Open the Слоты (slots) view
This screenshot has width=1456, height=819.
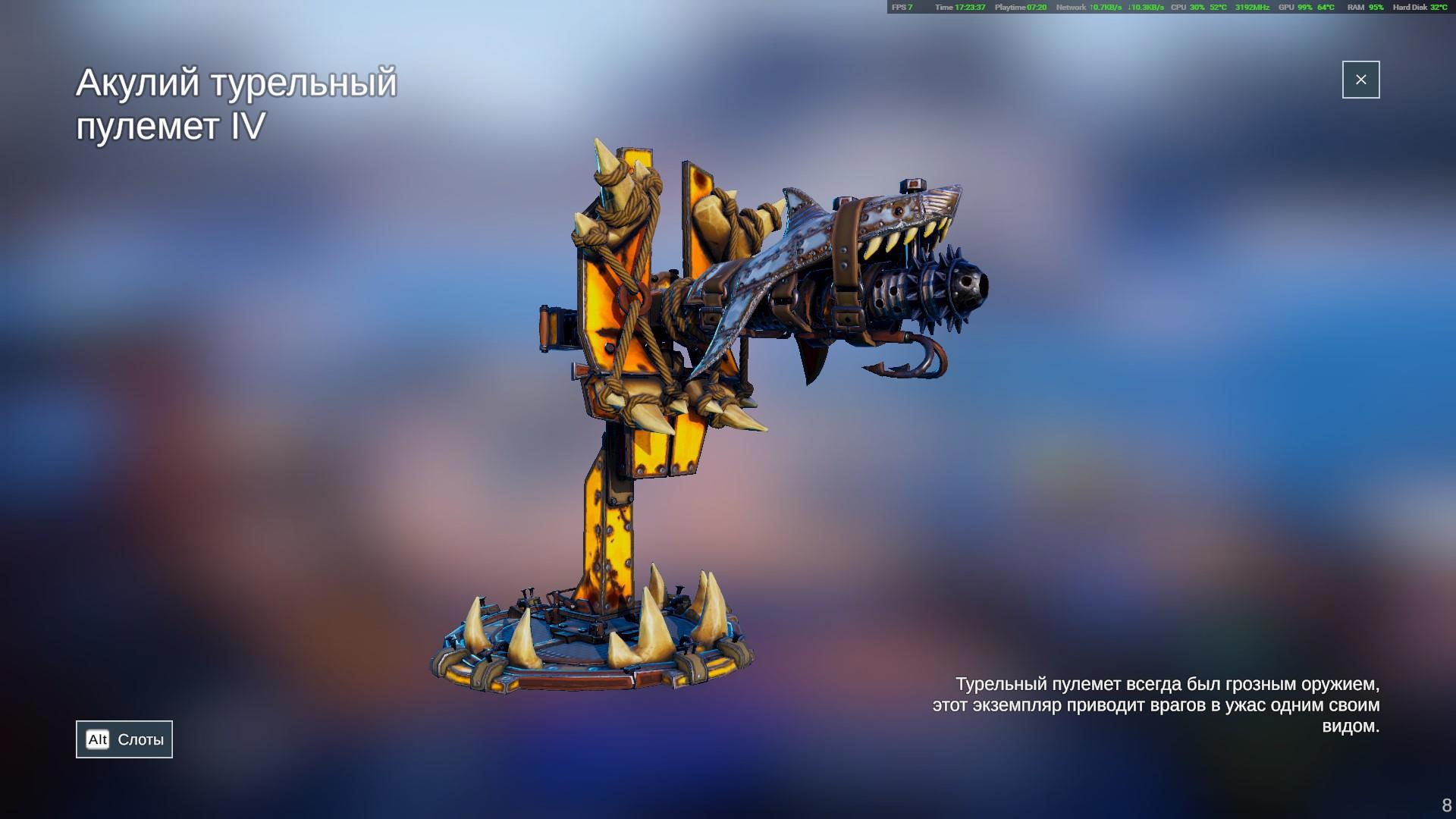(124, 739)
